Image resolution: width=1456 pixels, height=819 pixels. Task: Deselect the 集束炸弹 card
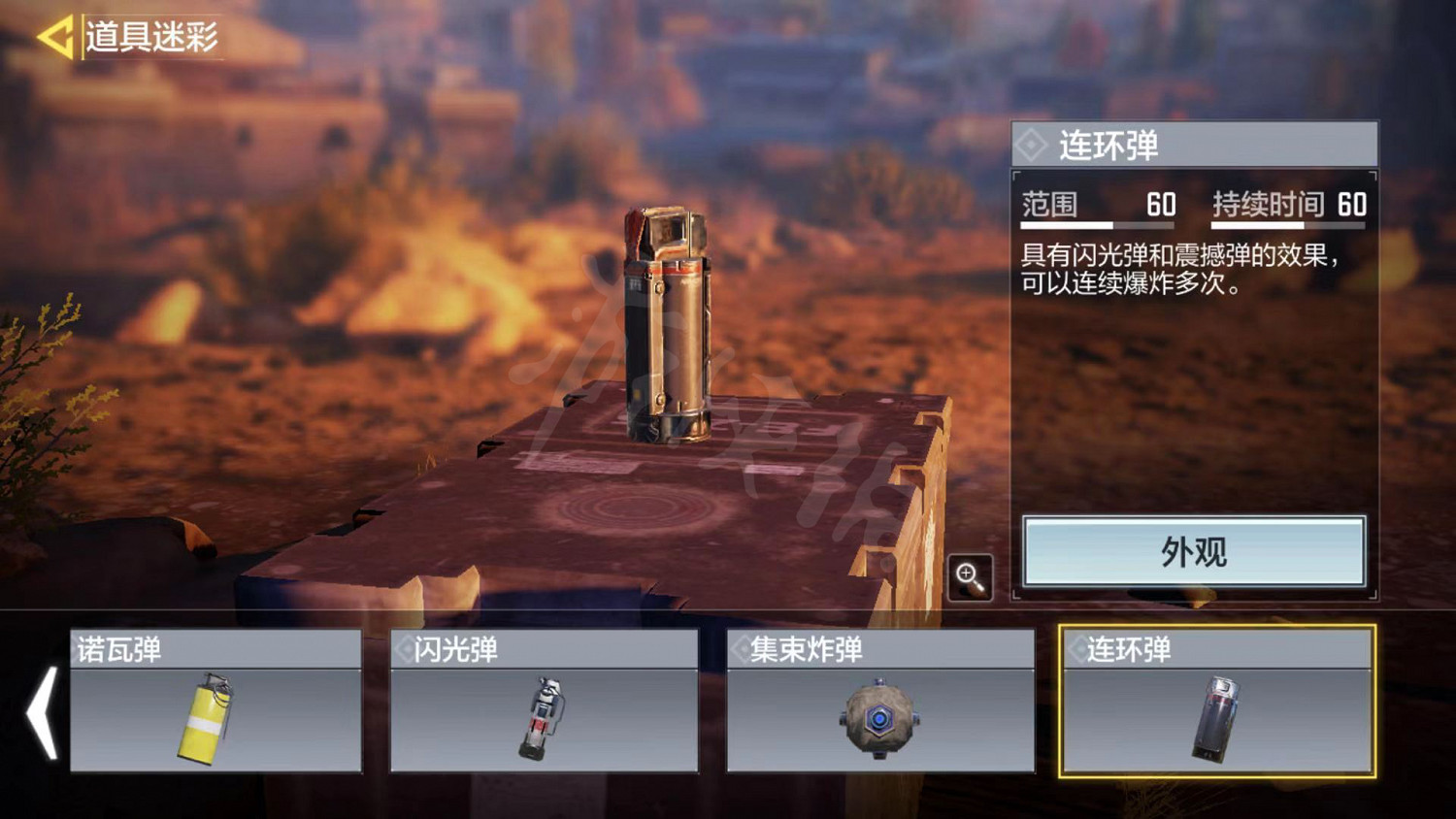[x=878, y=708]
